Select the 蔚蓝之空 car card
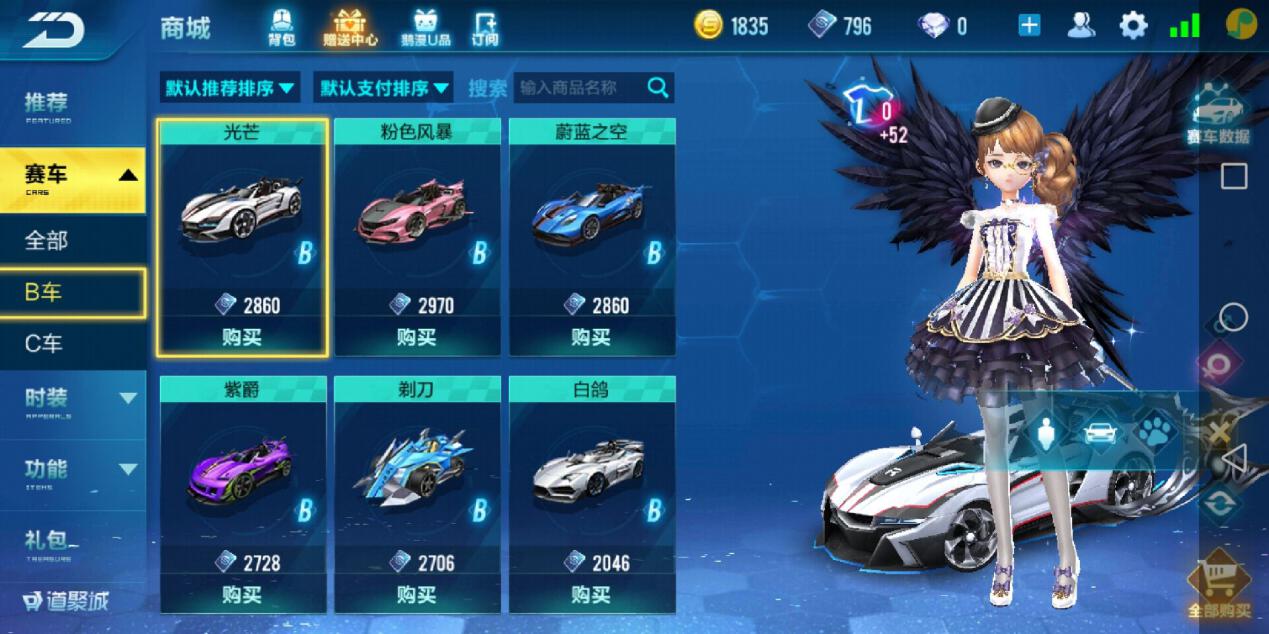 click(591, 220)
